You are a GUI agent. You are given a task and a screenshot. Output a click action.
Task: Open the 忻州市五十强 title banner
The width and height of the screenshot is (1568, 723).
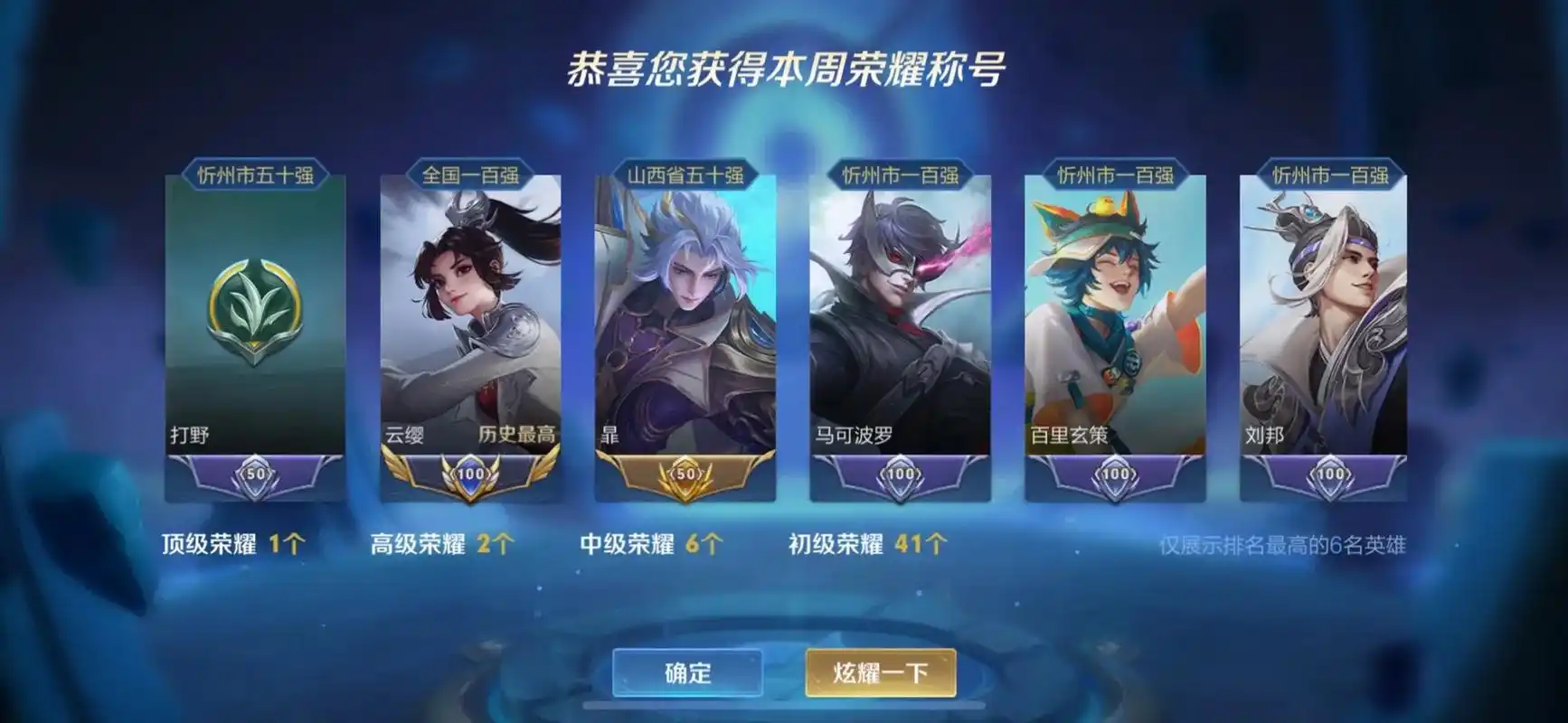(259, 174)
